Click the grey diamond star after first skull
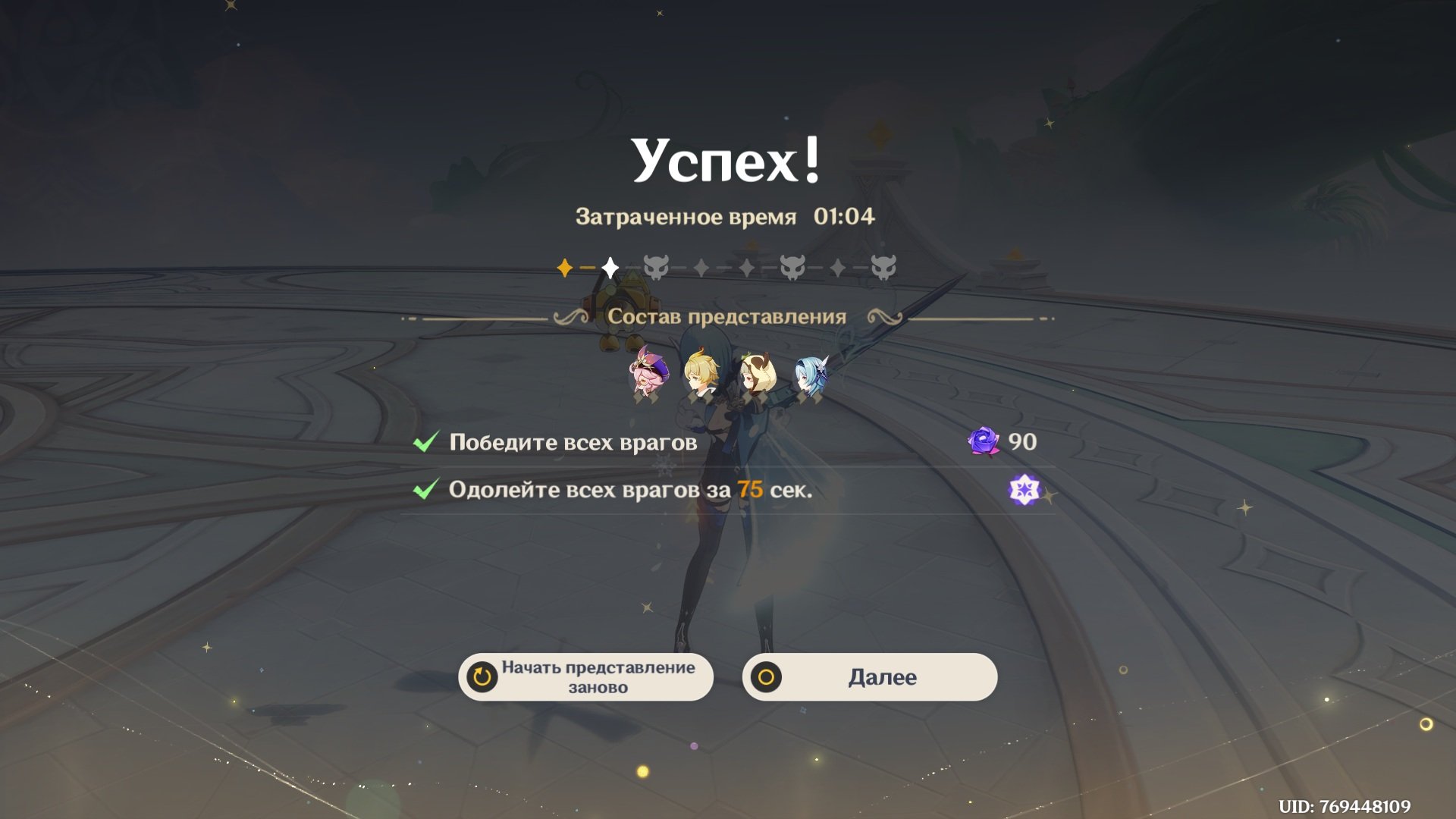This screenshot has height=819, width=1456. (x=701, y=267)
